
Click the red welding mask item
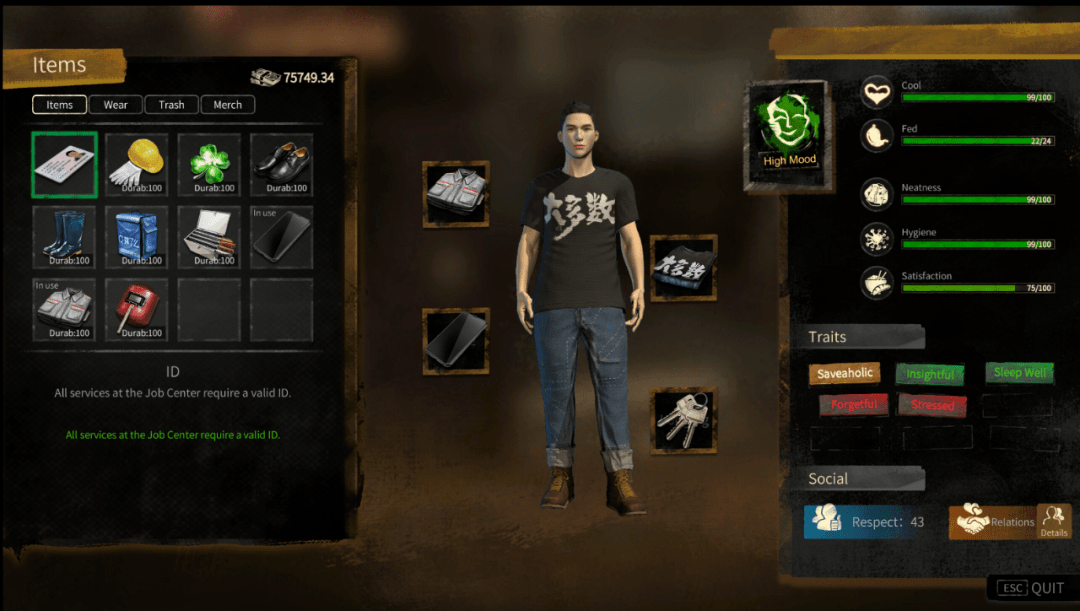(137, 310)
